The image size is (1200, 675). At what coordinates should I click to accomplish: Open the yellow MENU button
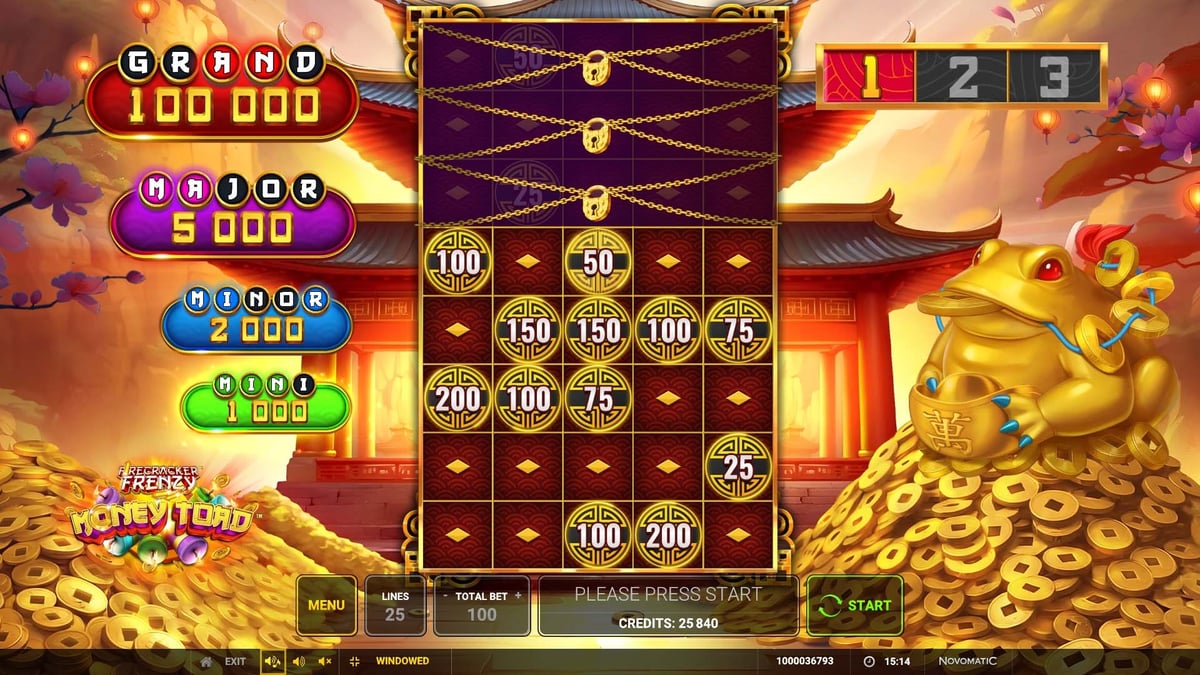326,605
